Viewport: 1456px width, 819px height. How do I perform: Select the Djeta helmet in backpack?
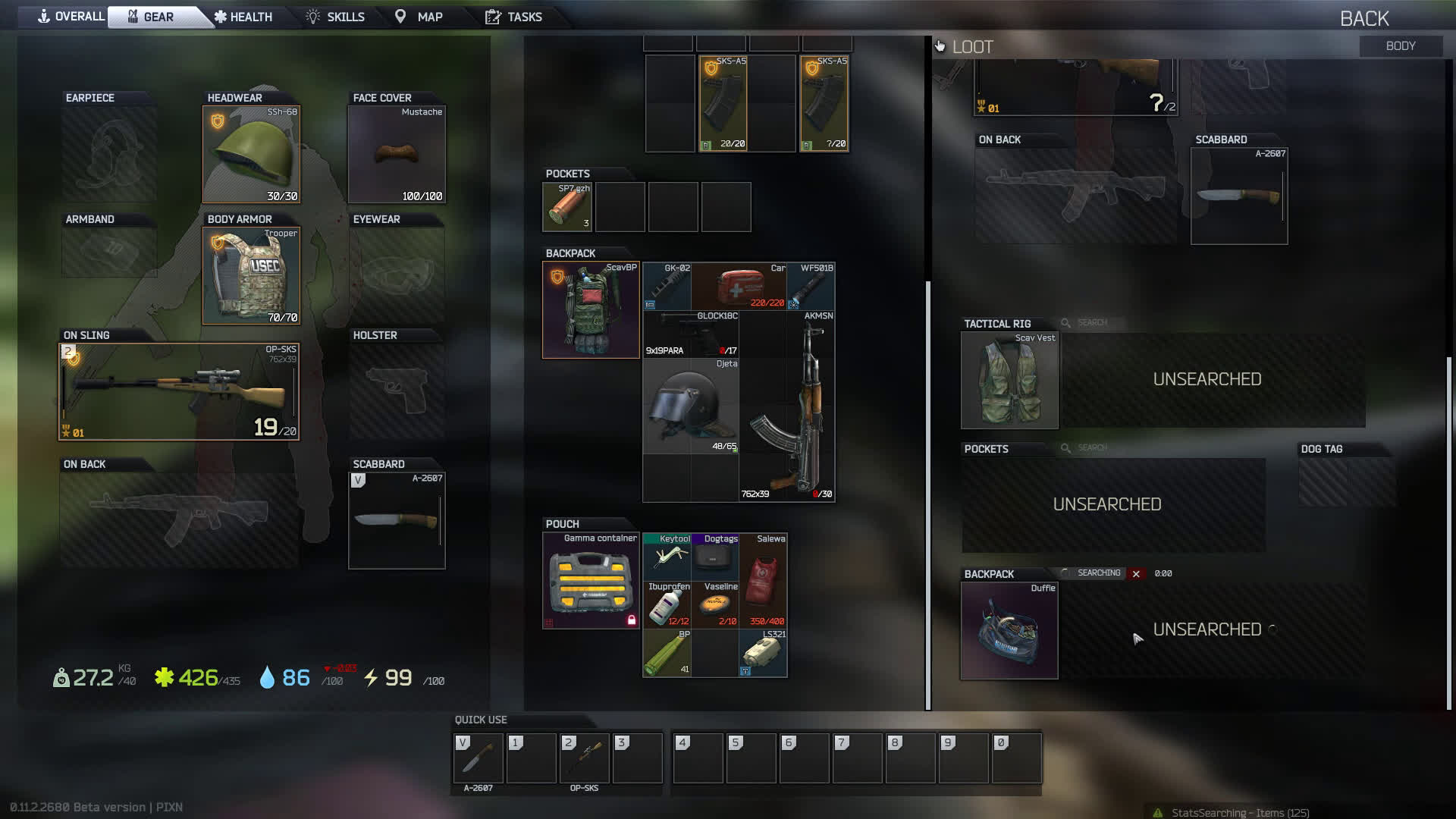690,406
